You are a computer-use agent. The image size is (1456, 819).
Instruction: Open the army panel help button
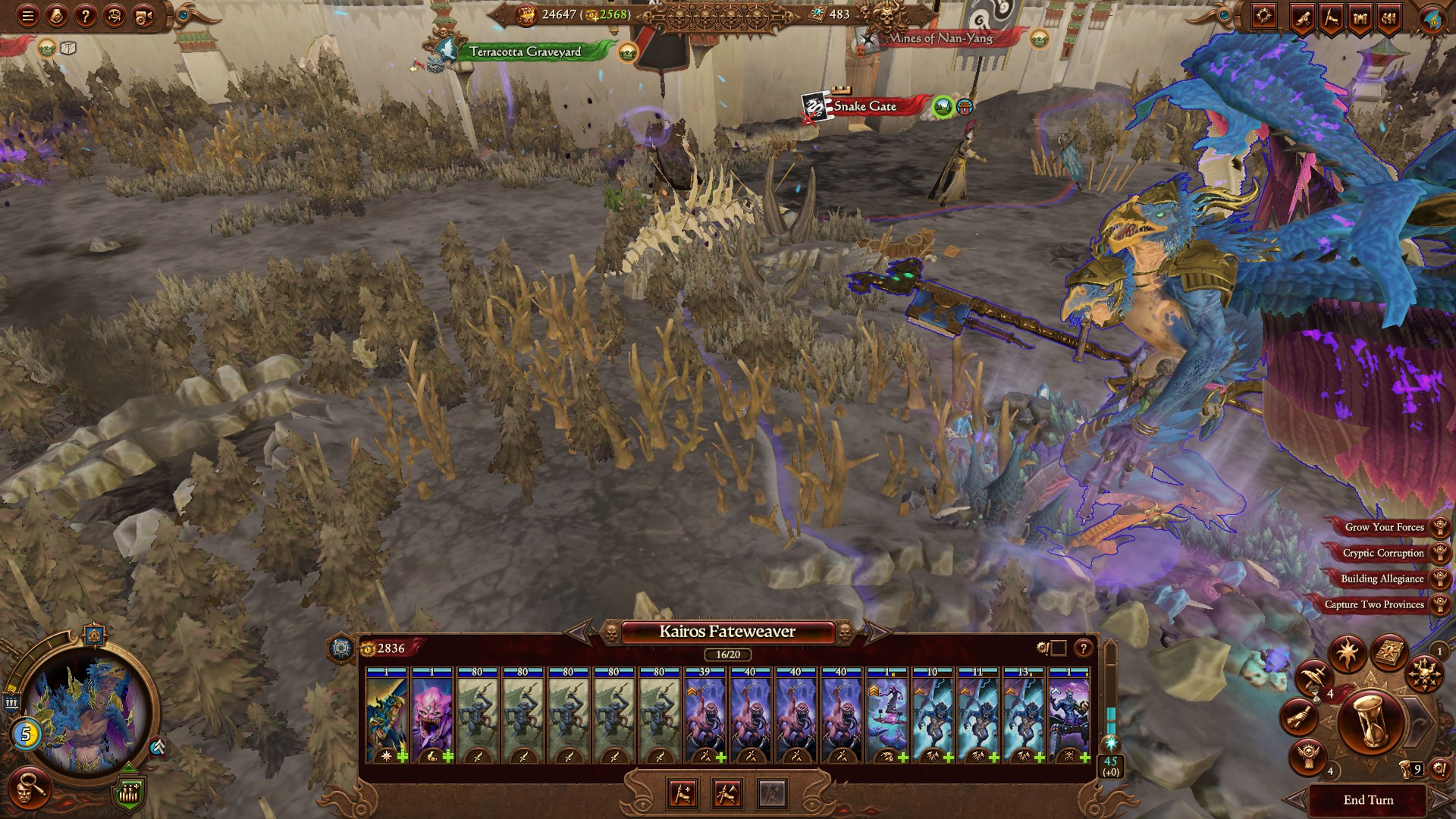tap(1084, 648)
